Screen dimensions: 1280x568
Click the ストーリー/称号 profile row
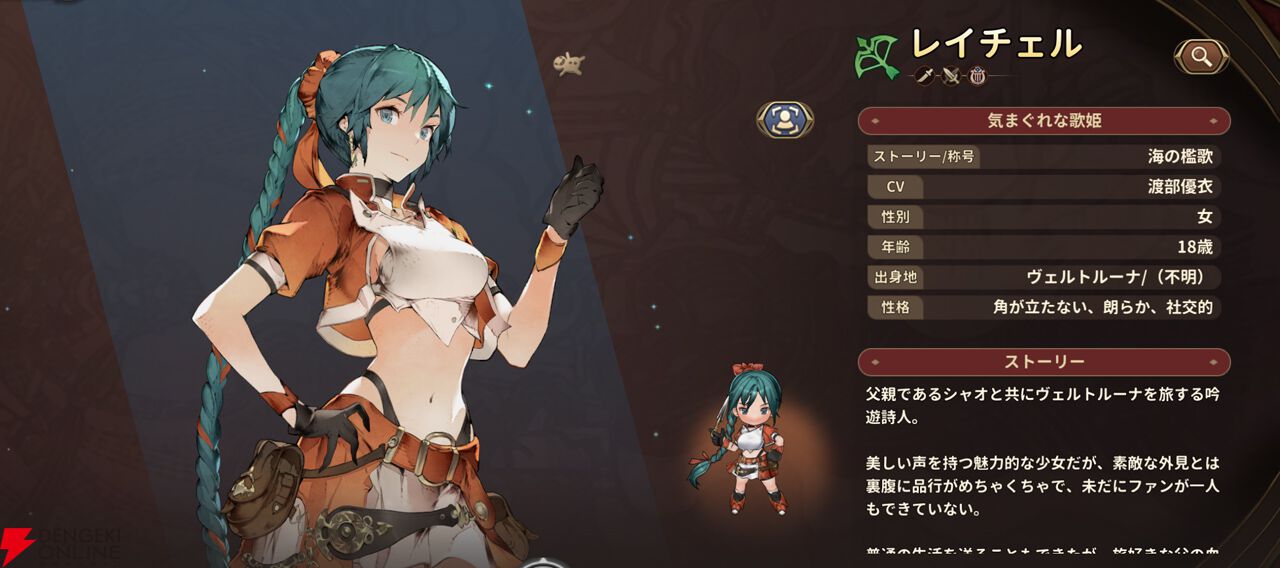point(1043,156)
